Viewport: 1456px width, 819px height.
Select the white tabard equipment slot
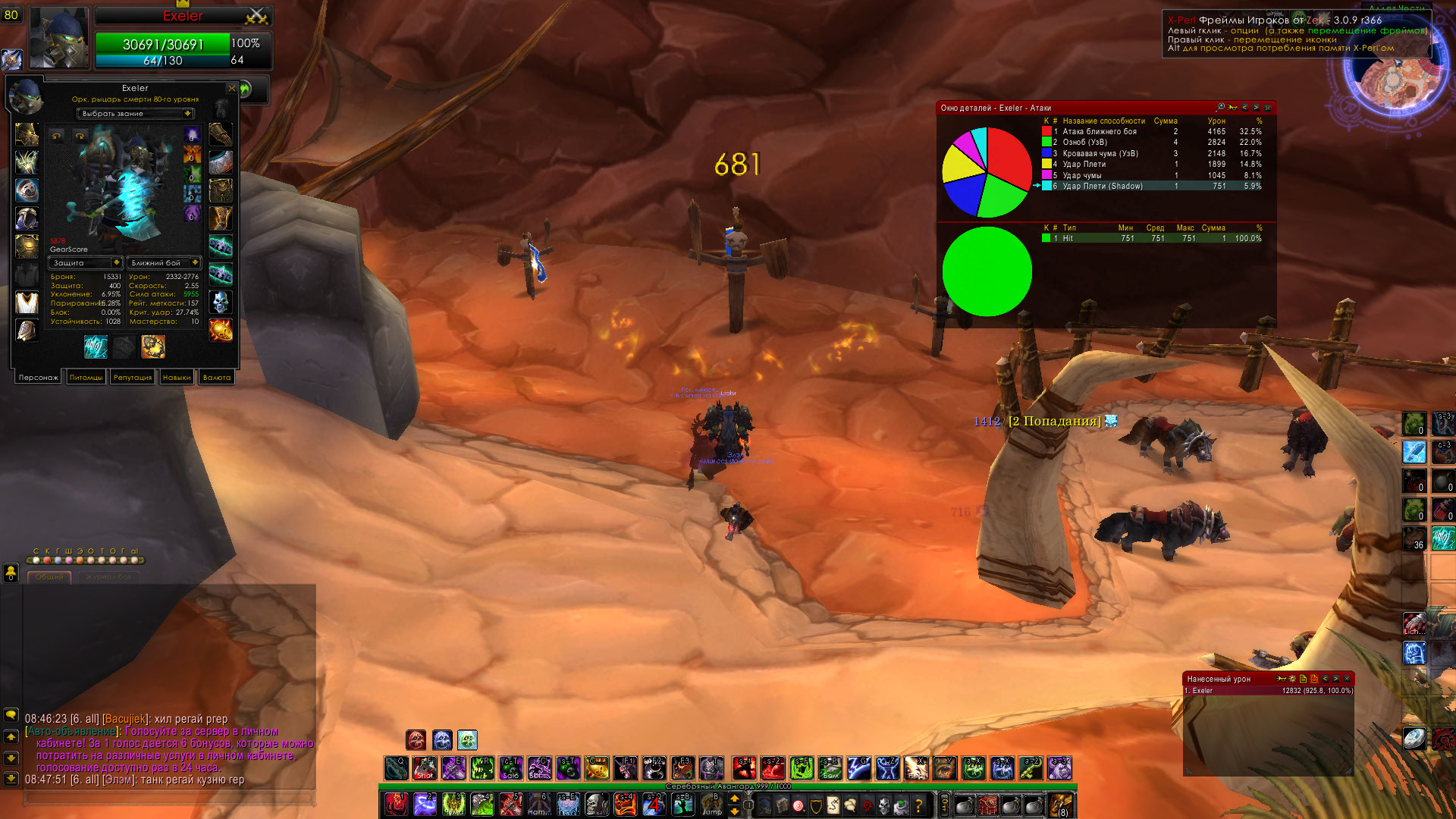pyautogui.click(x=27, y=302)
